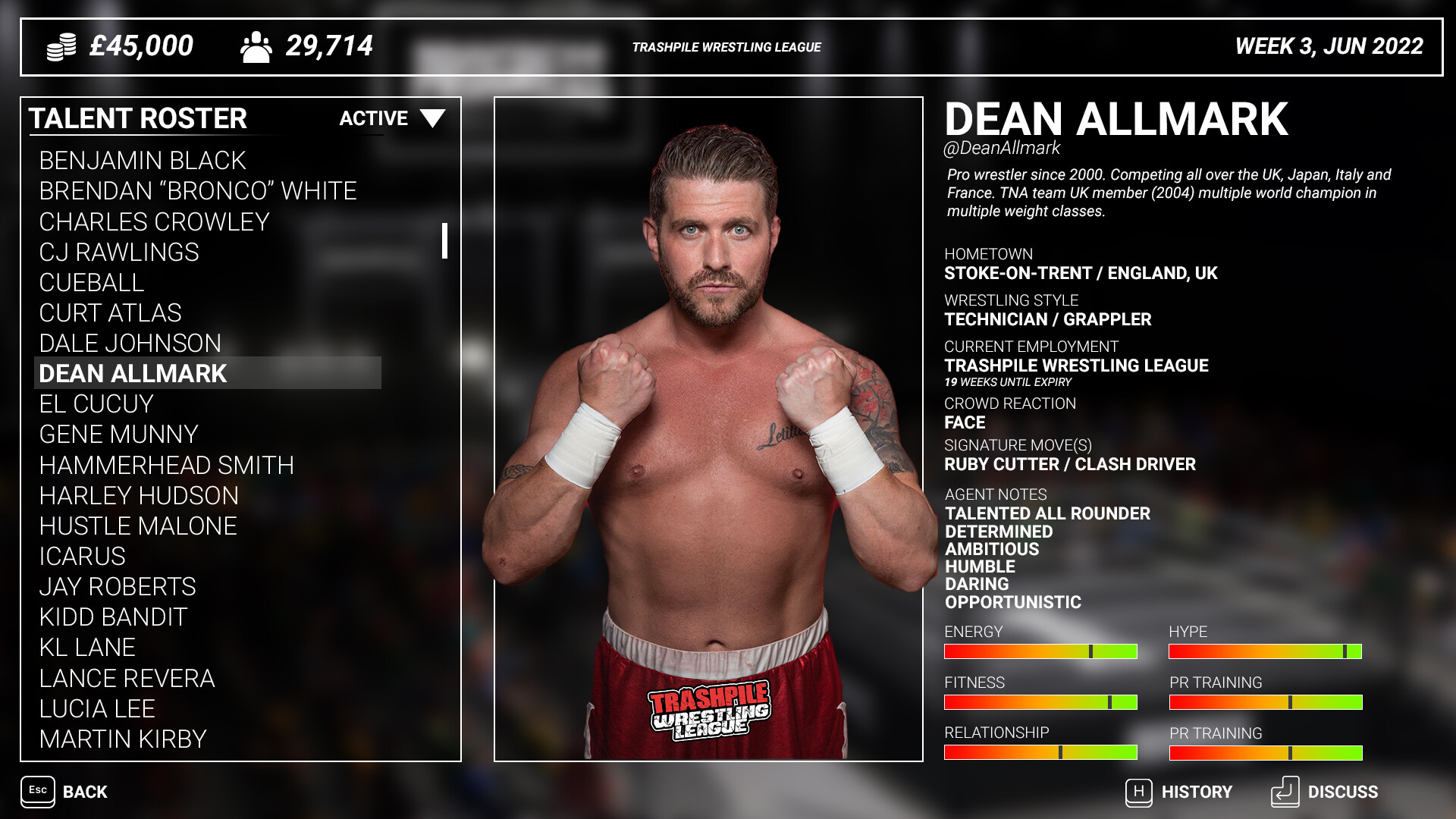Click the coin stack money icon
Screen dimensions: 1456x819
62,45
